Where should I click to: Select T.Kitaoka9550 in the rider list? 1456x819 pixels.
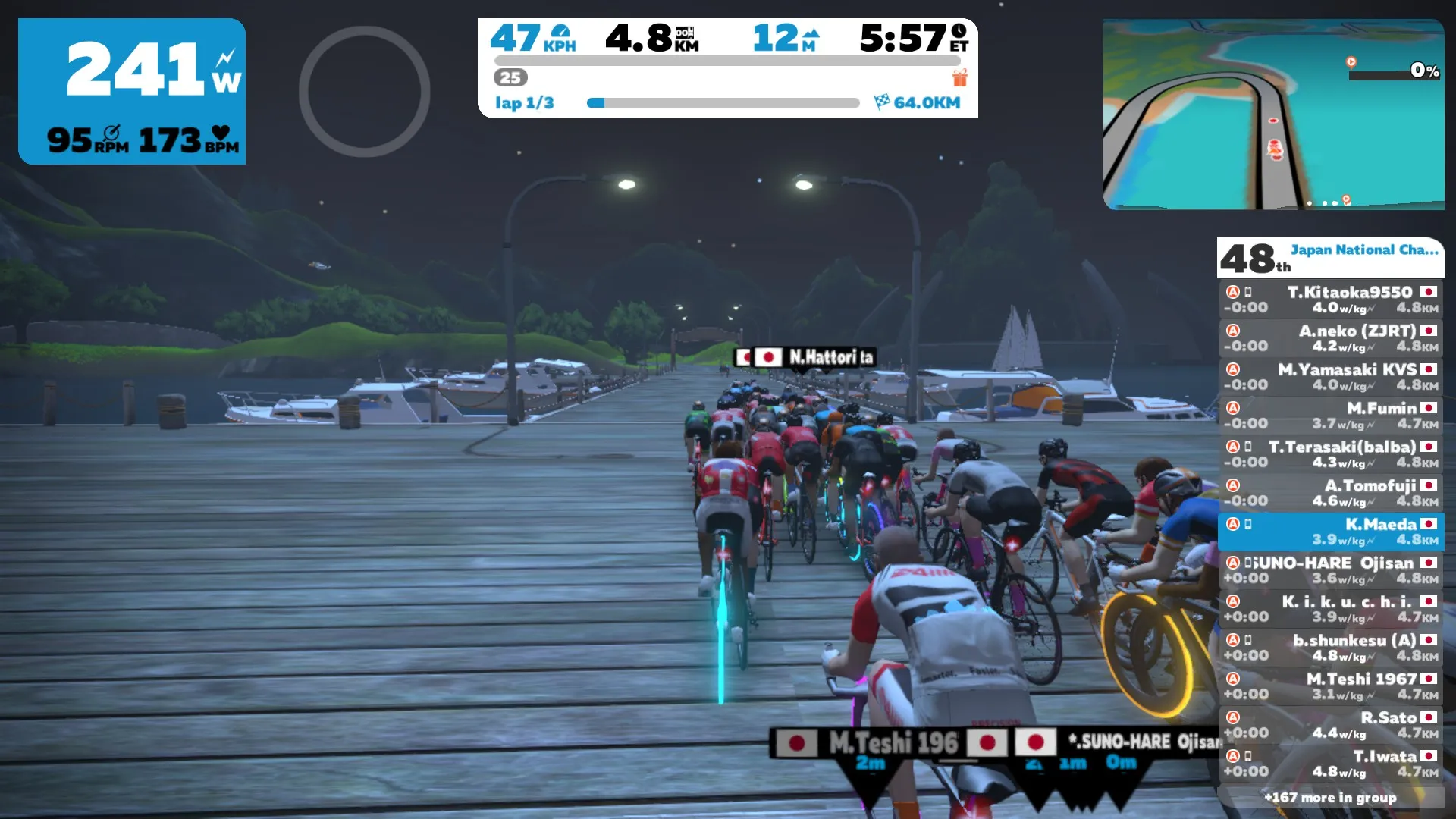pyautogui.click(x=1331, y=300)
